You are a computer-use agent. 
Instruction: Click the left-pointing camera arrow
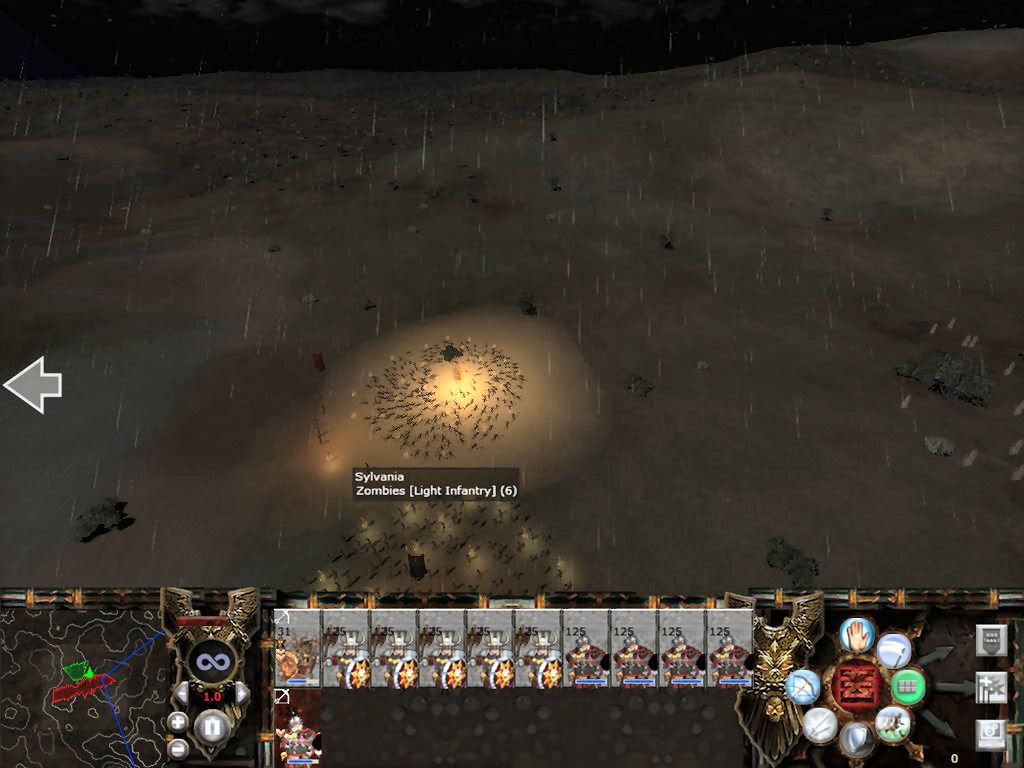33,385
